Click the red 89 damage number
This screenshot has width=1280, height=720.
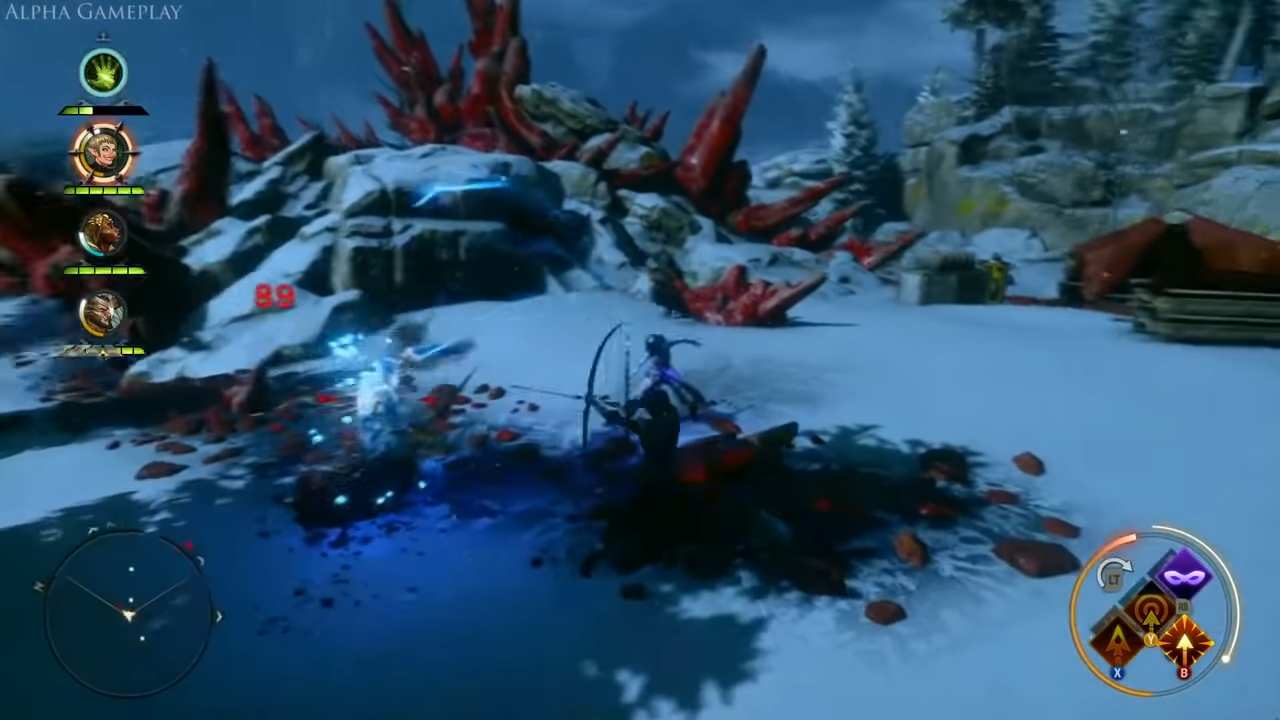click(275, 294)
